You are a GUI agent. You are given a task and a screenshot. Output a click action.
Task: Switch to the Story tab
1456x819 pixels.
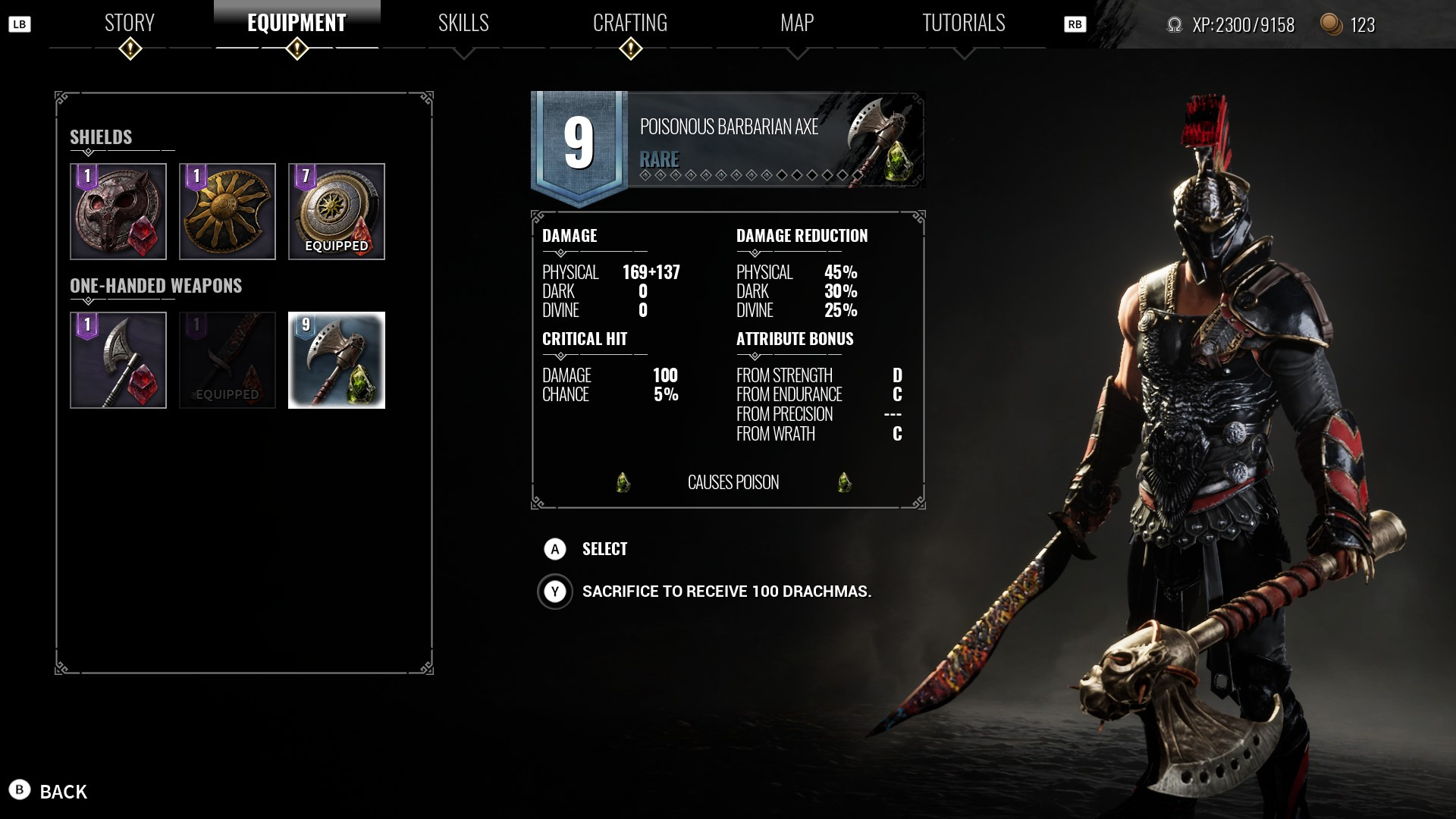point(130,24)
